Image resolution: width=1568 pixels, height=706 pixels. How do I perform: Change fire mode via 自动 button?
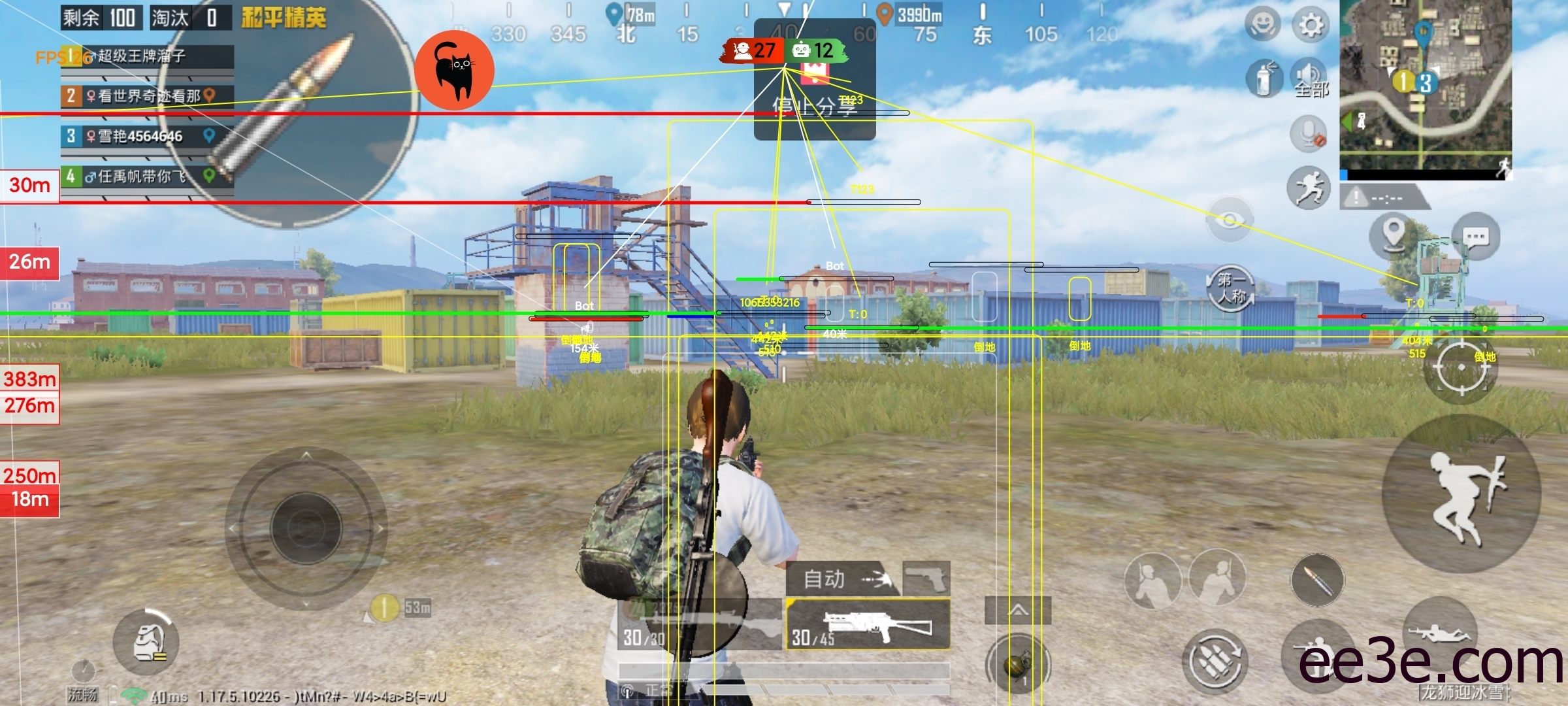click(x=842, y=579)
